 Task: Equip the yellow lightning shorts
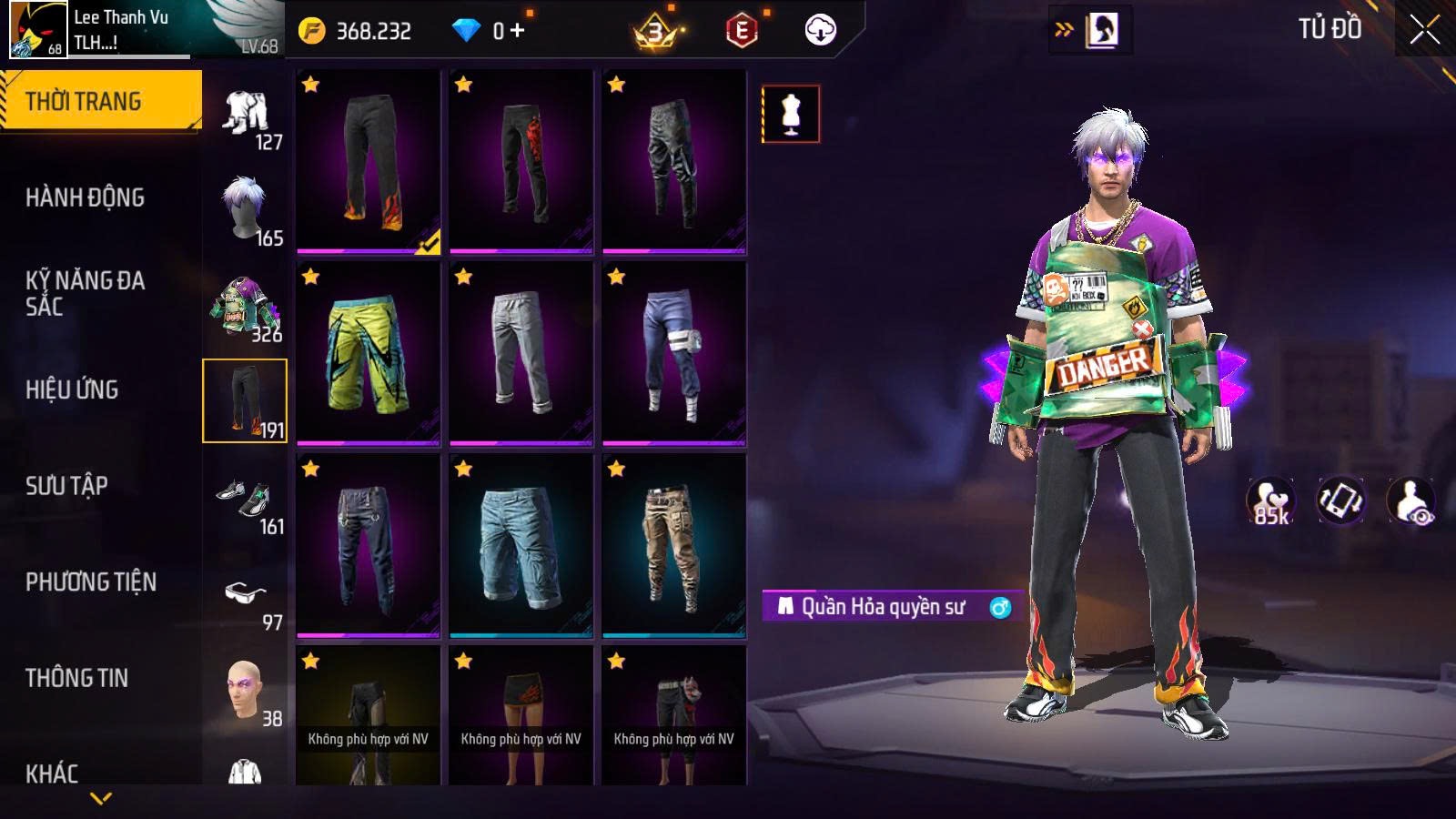click(369, 353)
